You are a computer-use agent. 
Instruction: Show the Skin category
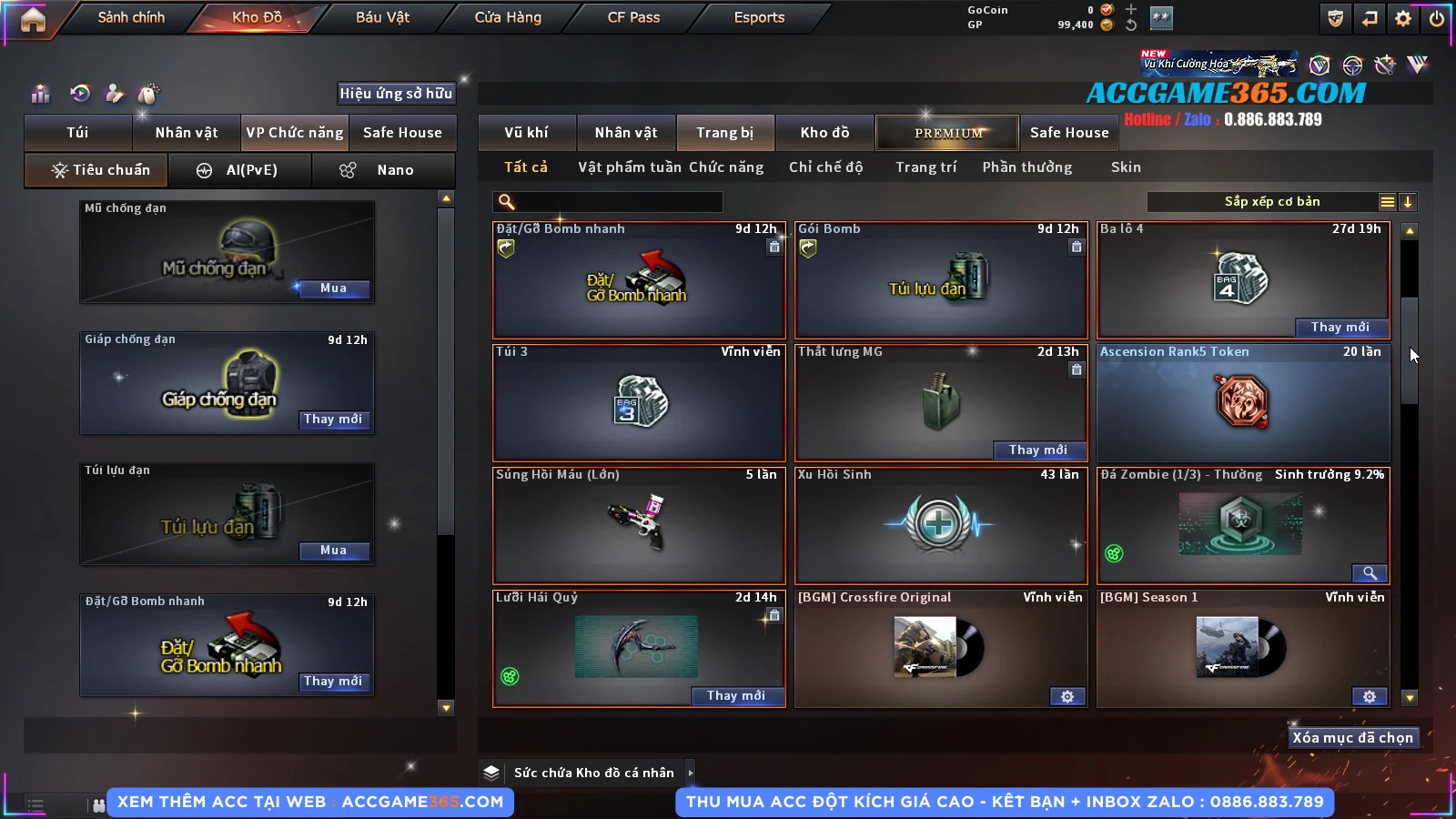(x=1126, y=167)
